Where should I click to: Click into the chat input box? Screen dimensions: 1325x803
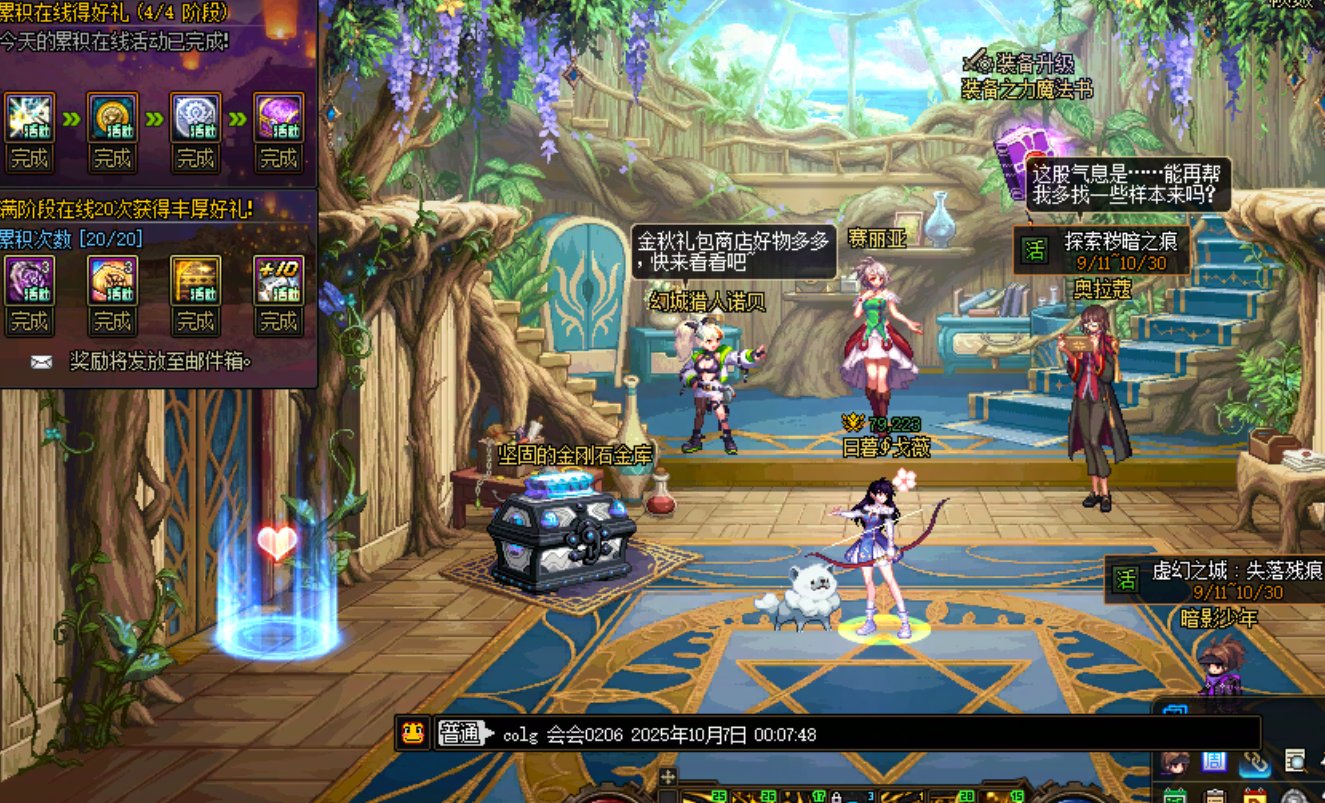click(x=870, y=735)
